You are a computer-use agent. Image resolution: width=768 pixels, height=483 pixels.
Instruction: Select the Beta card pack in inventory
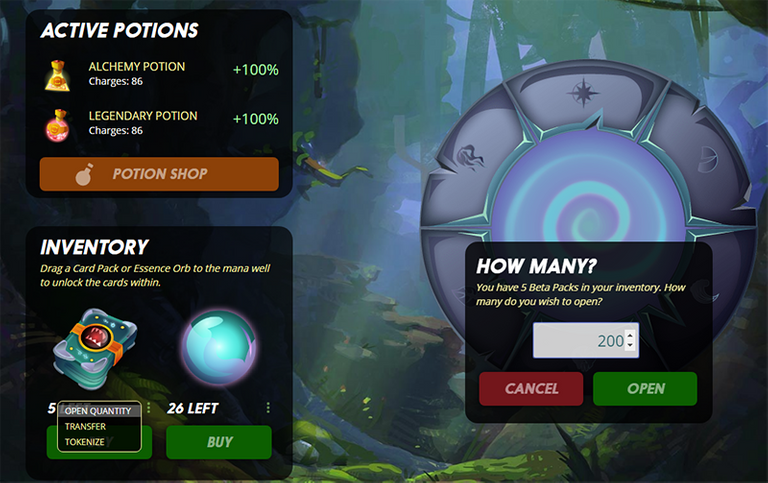[x=96, y=346]
